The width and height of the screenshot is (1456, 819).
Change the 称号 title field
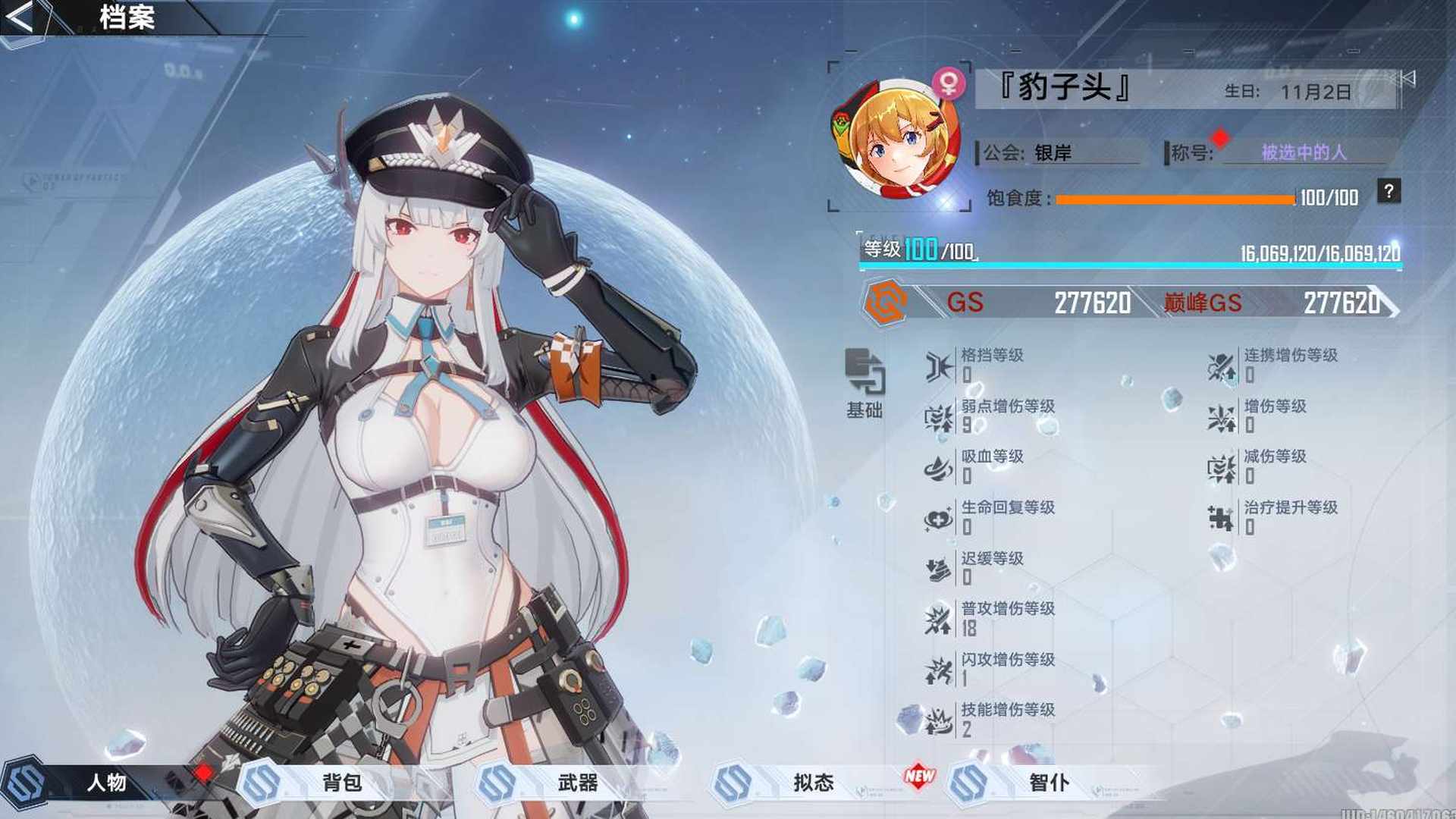click(x=1304, y=152)
